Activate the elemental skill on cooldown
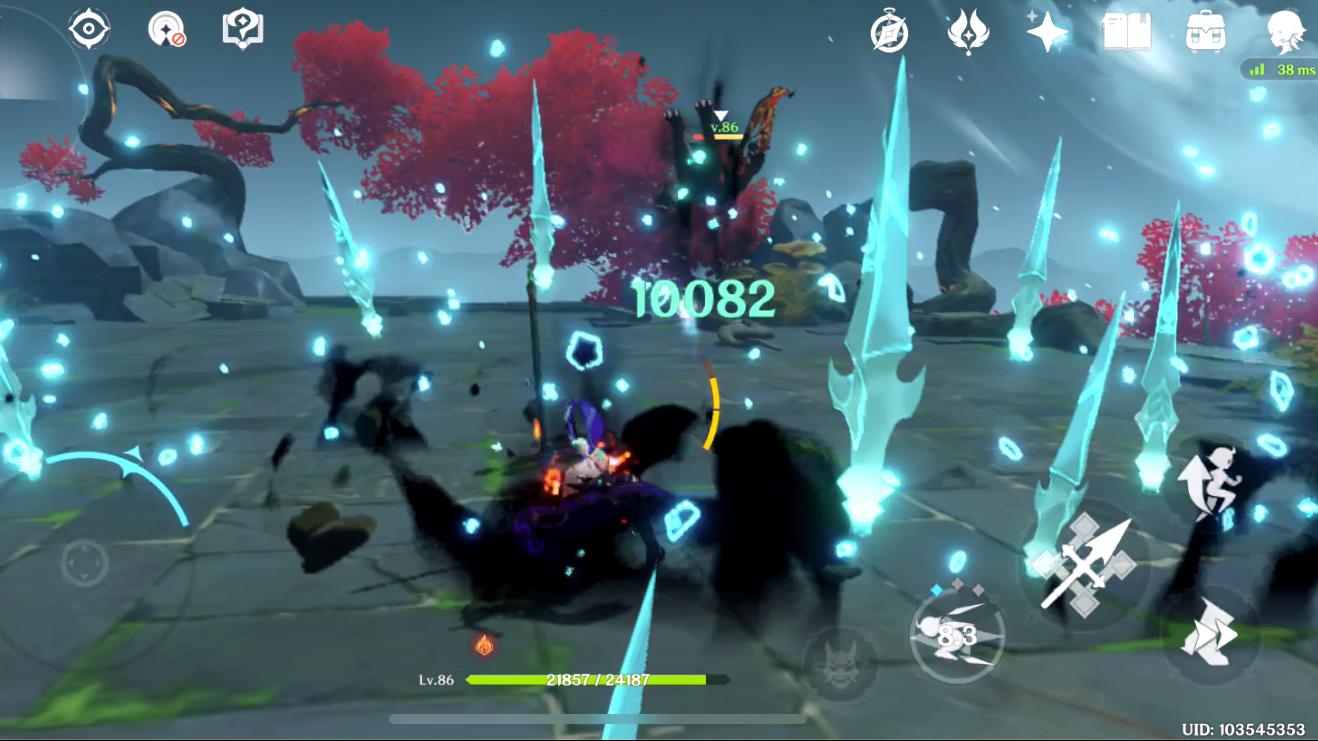The height and width of the screenshot is (741, 1318). (958, 634)
